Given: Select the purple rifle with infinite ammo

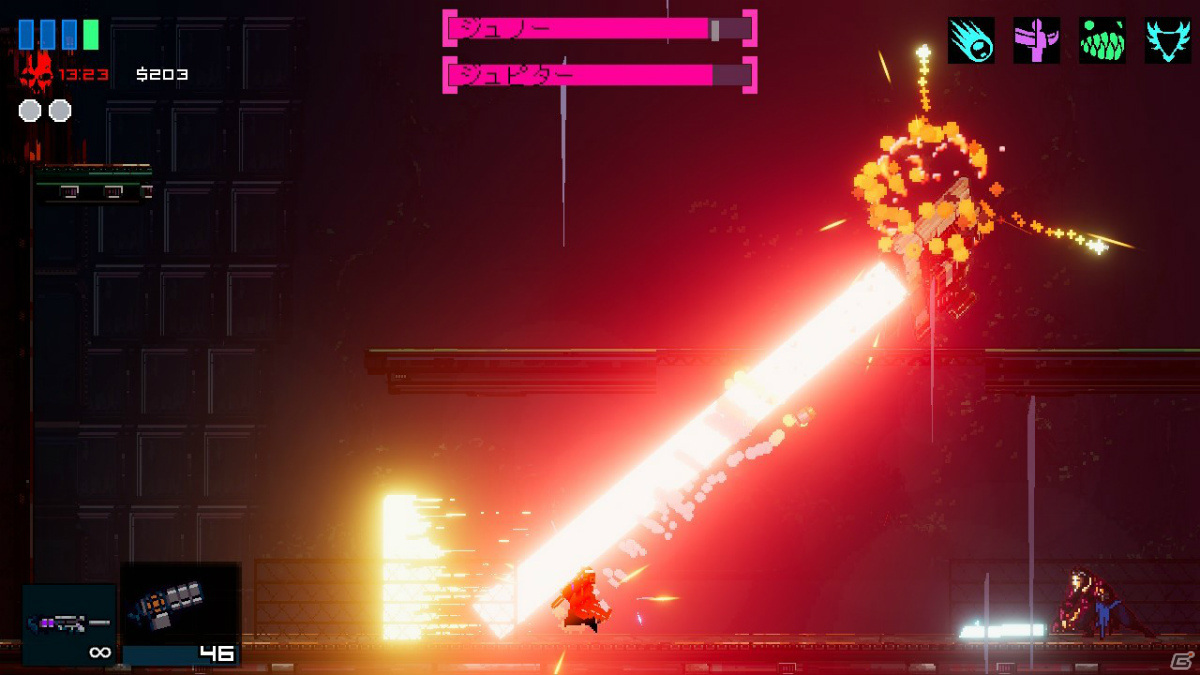Looking at the screenshot, I should 69,624.
